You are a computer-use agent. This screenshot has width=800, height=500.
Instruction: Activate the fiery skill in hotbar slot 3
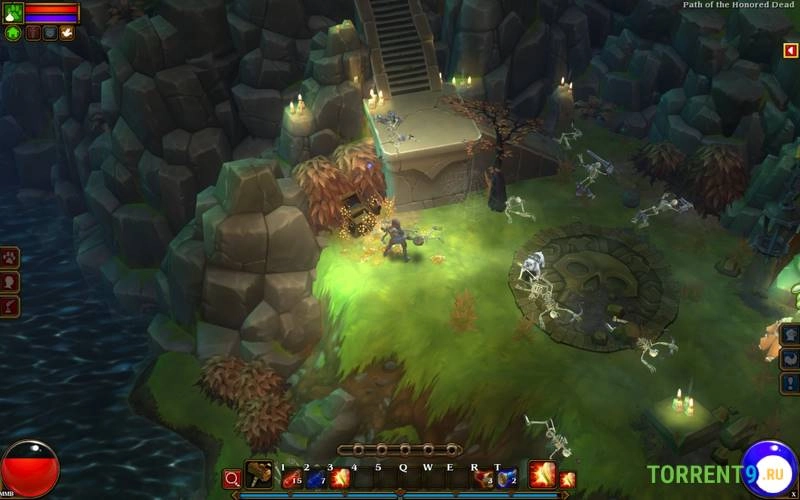tap(340, 479)
